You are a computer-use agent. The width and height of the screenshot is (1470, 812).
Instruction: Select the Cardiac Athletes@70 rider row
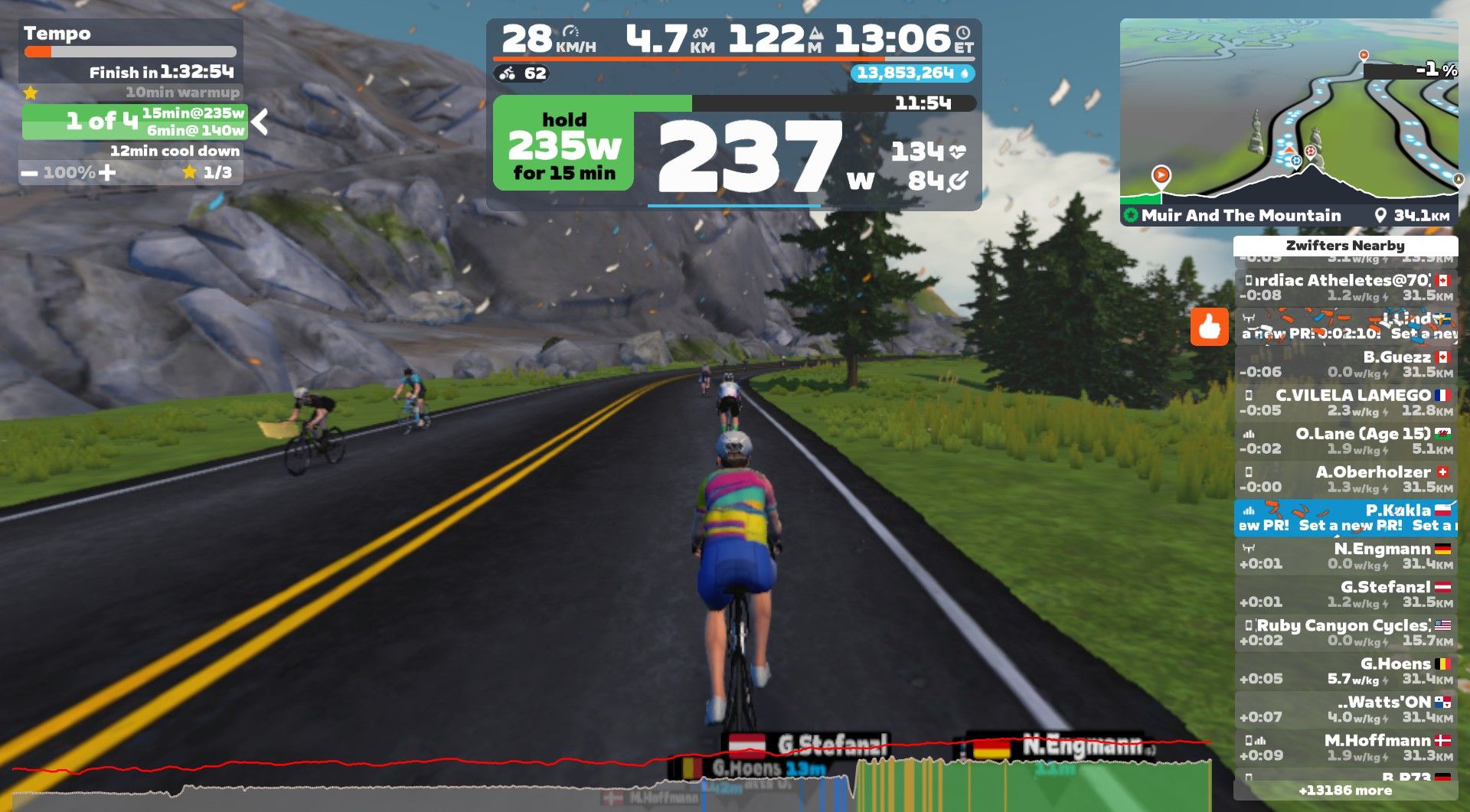tap(1345, 288)
